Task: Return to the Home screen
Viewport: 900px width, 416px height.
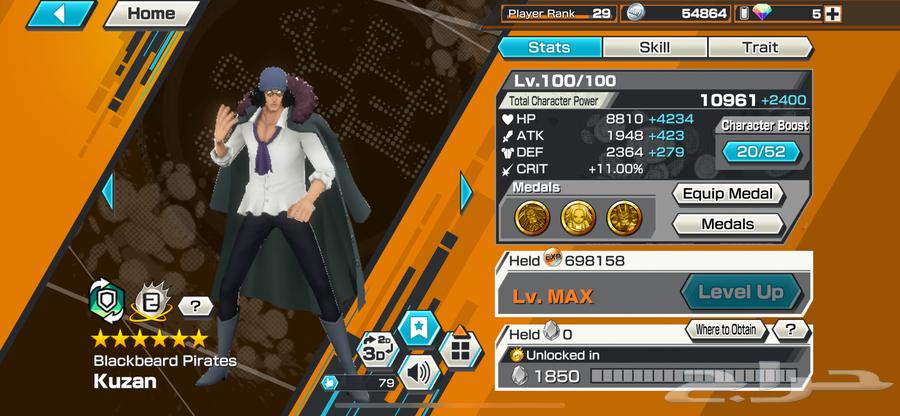Action: click(150, 14)
